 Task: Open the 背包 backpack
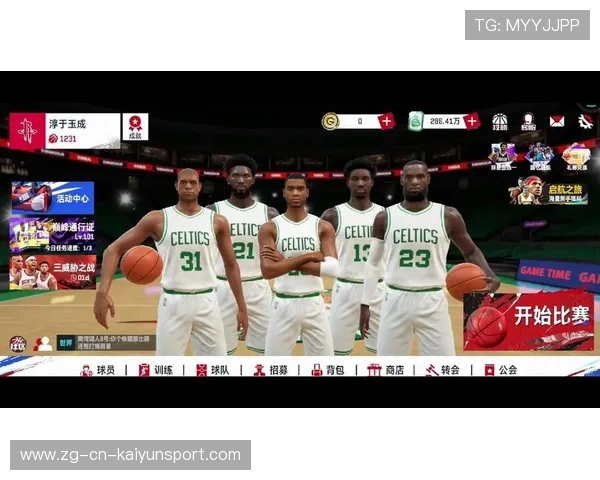tap(327, 370)
